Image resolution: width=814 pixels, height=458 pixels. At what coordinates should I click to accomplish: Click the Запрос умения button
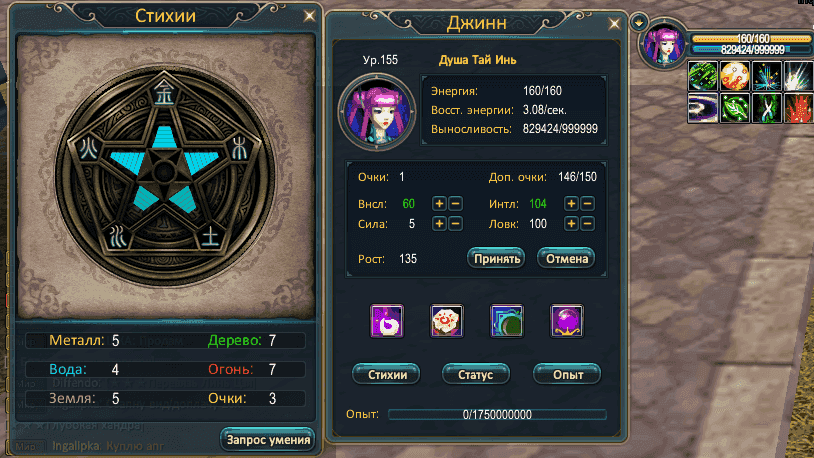[267, 439]
